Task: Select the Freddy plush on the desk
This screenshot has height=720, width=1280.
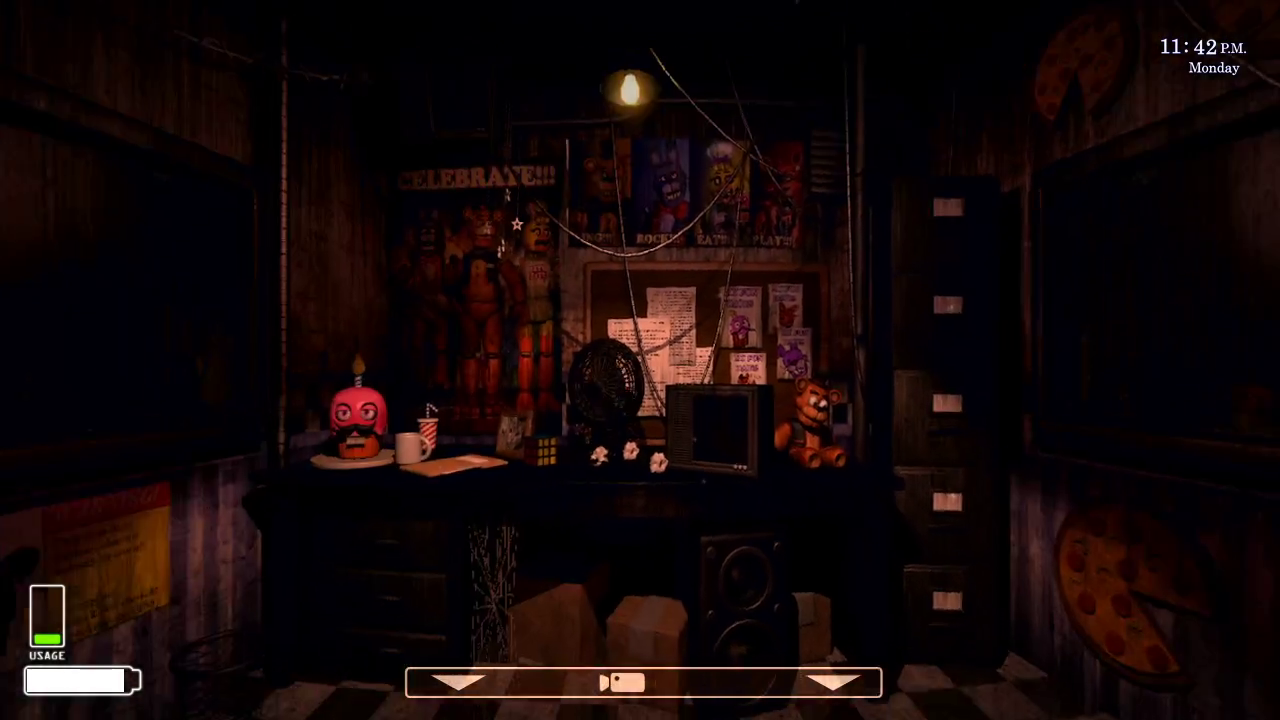Action: click(810, 420)
